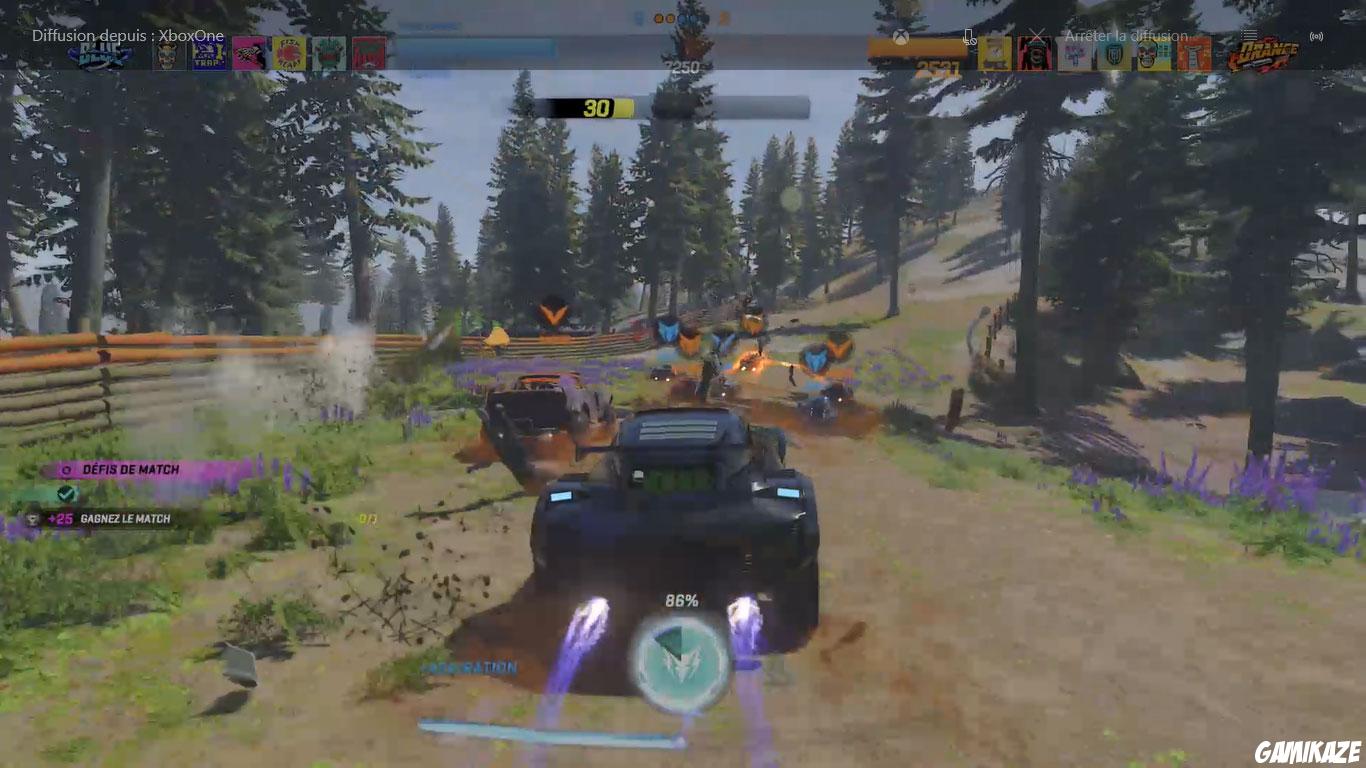Select the skull avatar on the blue team
This screenshot has width=1366, height=768.
point(167,55)
